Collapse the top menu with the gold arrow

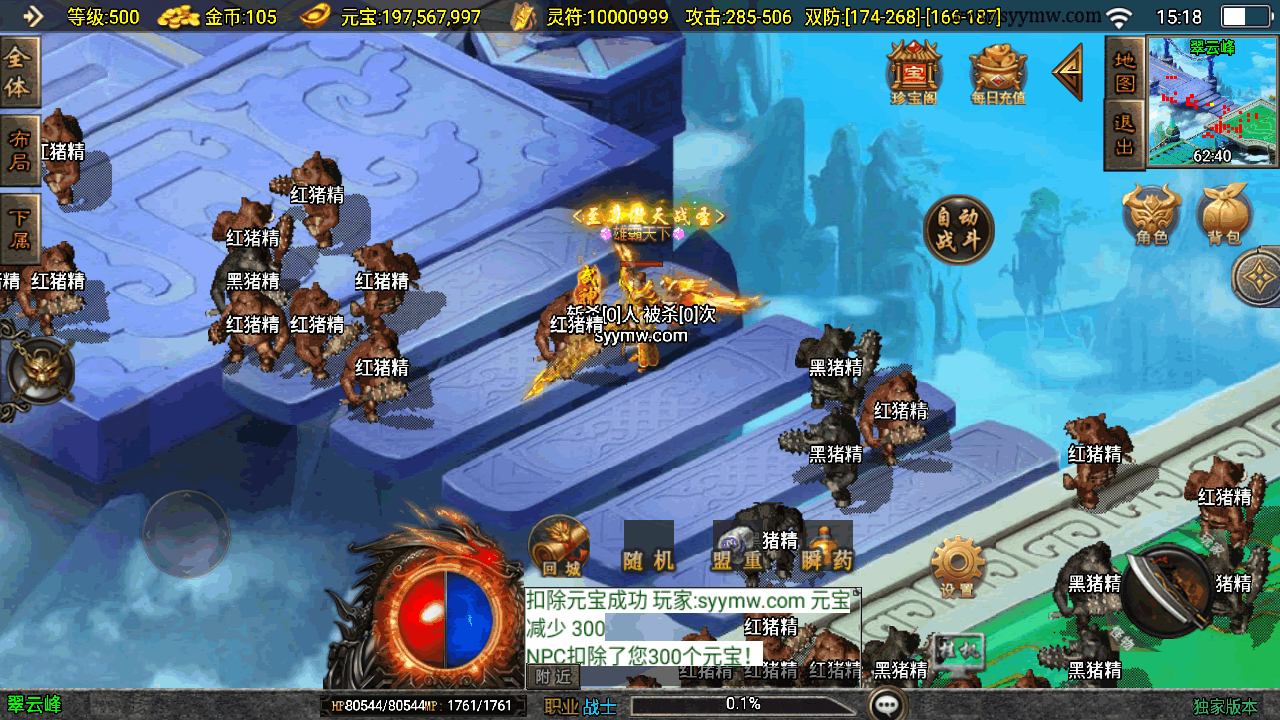(1068, 72)
